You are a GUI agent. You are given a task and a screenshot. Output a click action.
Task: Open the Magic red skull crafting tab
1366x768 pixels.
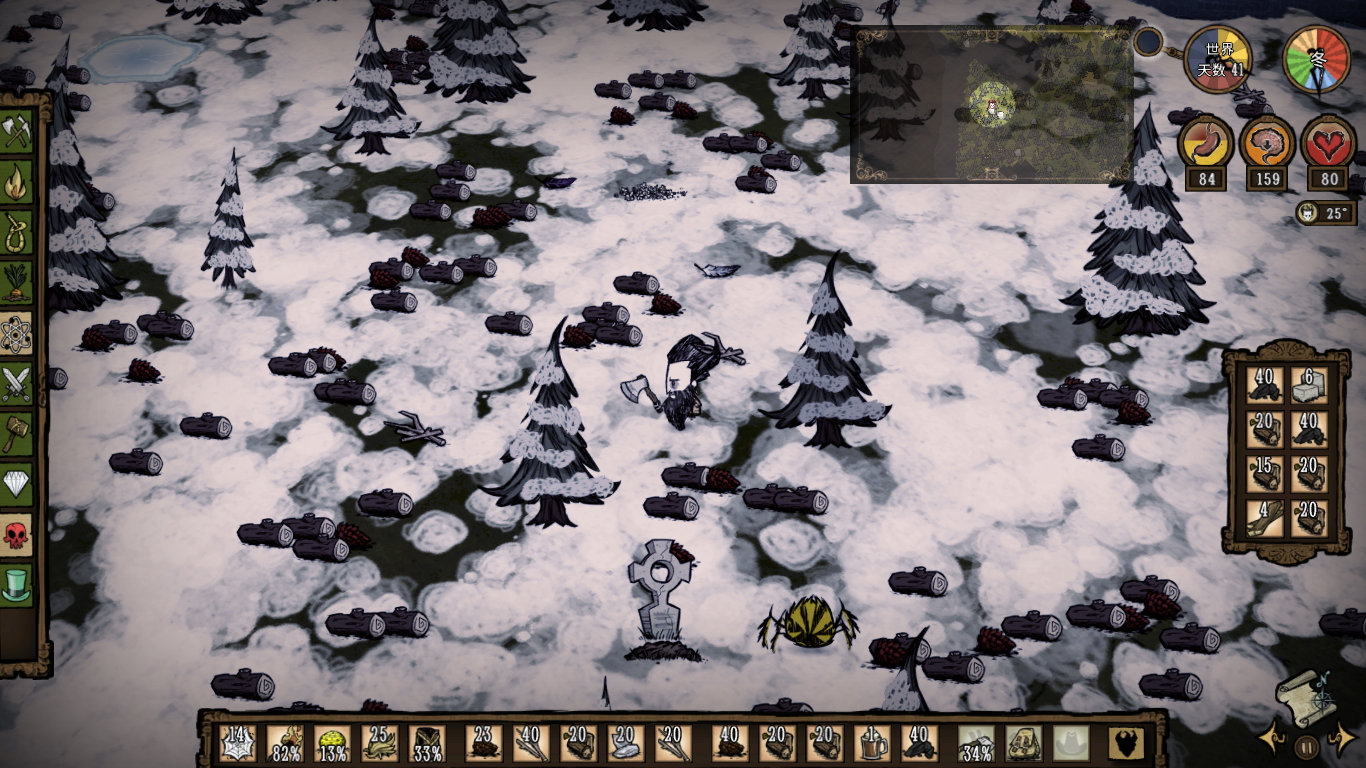click(17, 534)
